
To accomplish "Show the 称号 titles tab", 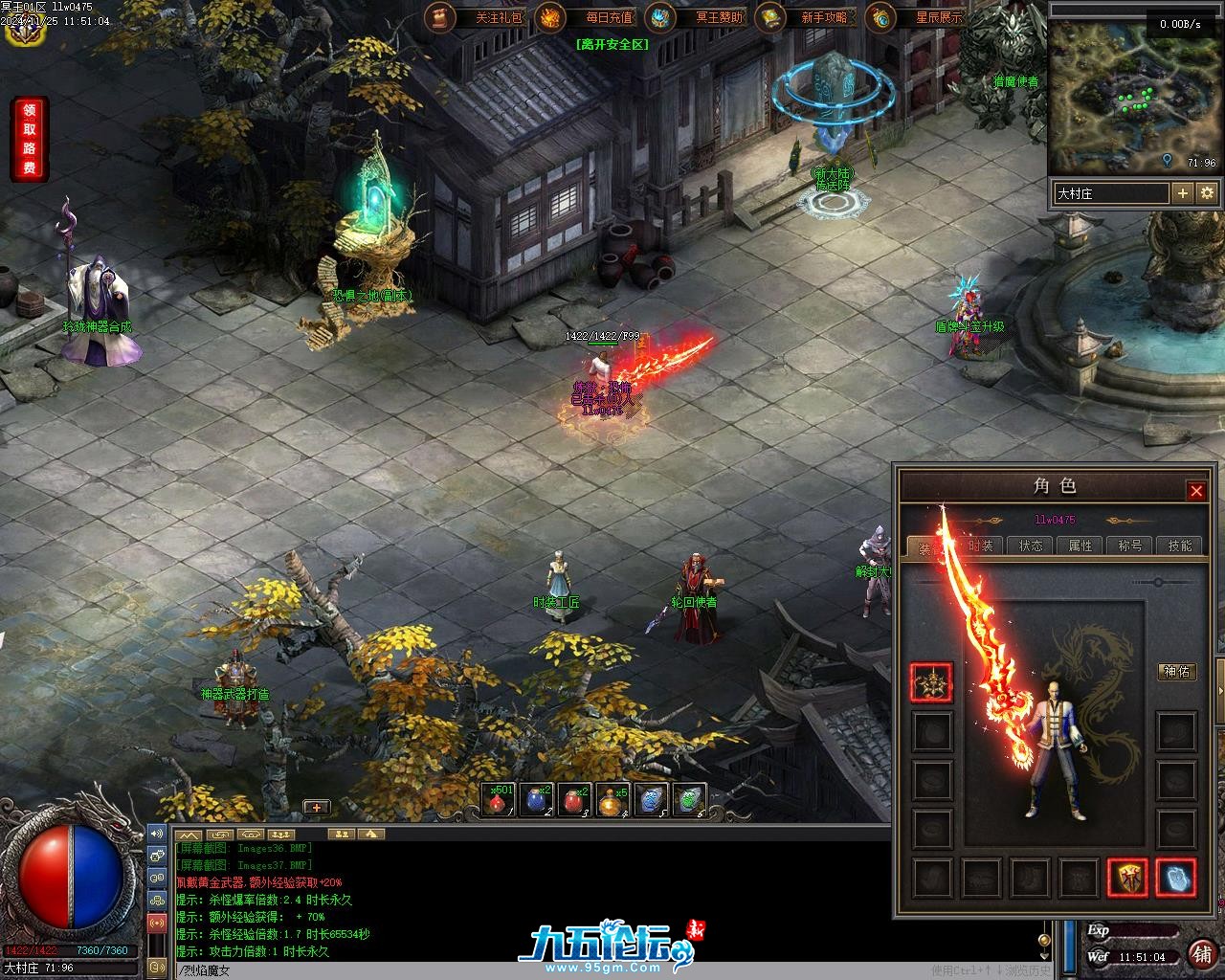I will tap(1130, 546).
